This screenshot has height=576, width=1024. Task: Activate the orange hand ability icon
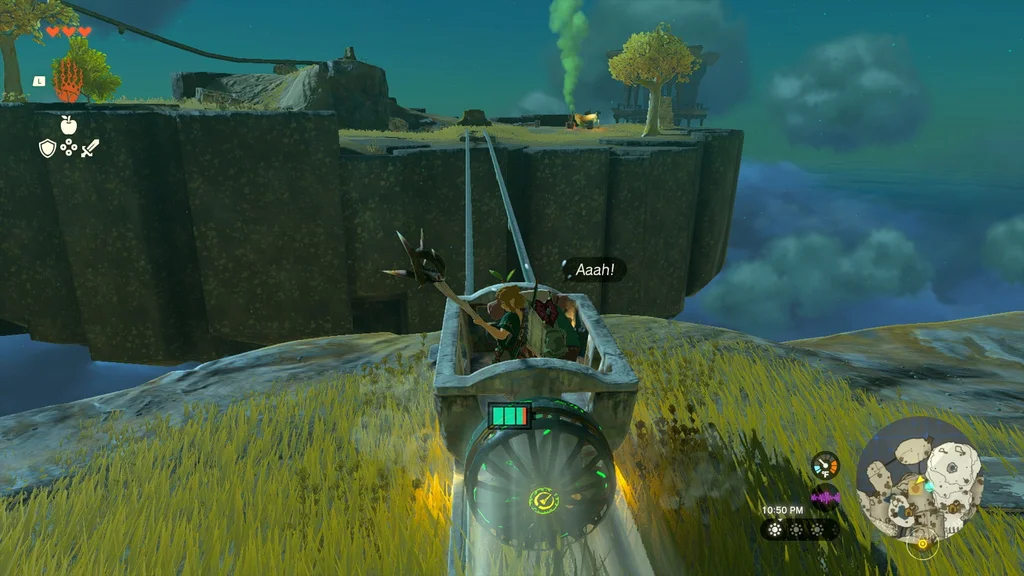click(67, 79)
